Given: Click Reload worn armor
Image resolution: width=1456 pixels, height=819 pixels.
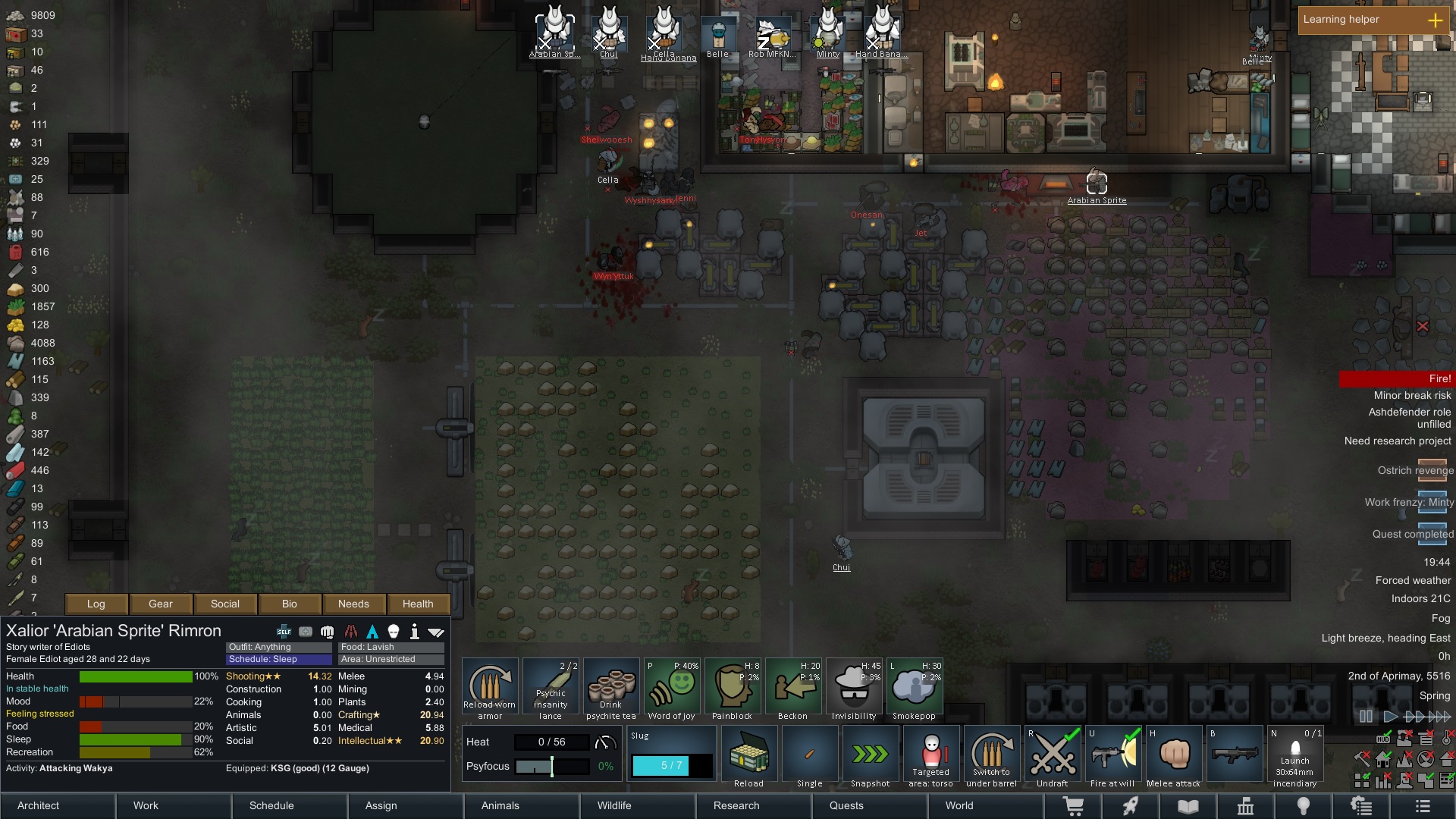Looking at the screenshot, I should point(490,686).
